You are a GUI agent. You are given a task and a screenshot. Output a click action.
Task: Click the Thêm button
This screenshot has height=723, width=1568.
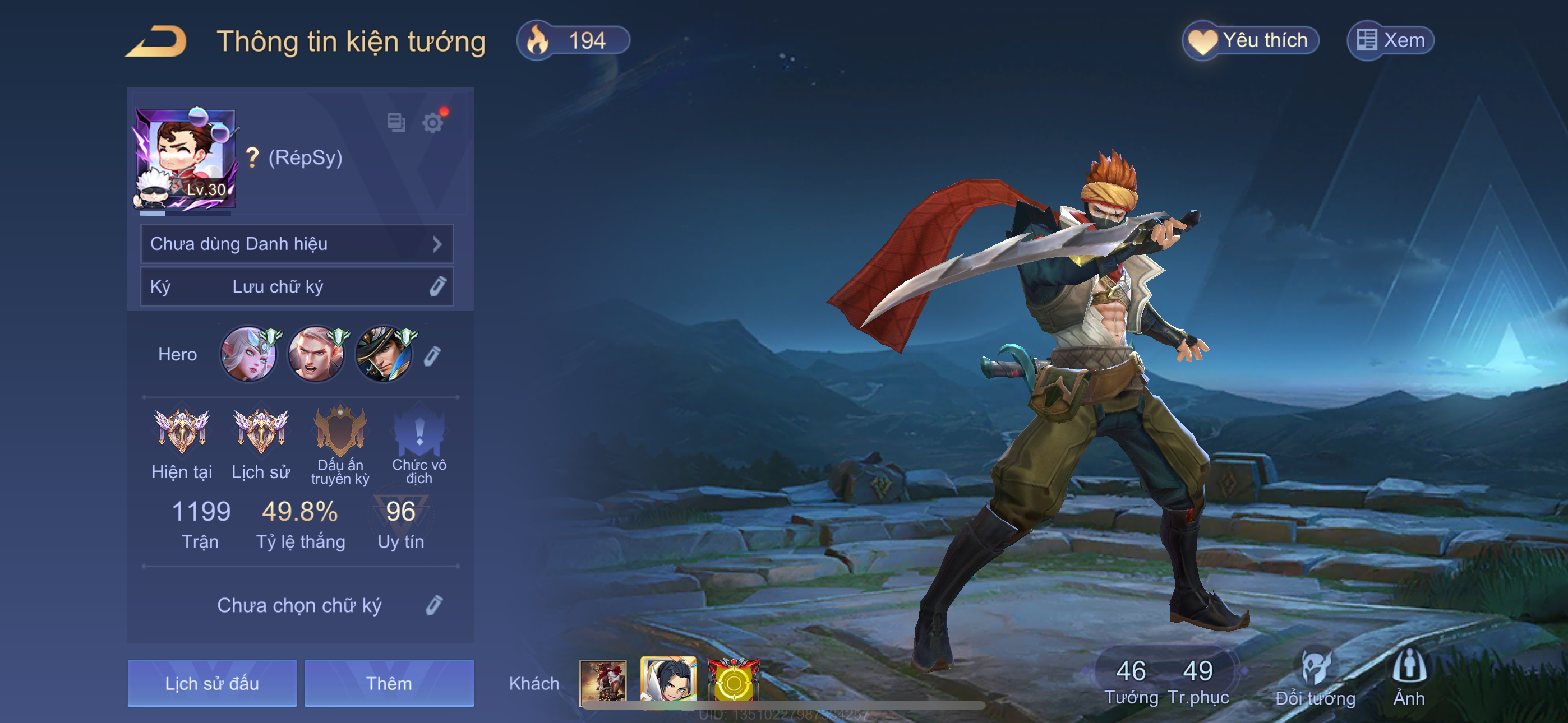(x=389, y=683)
